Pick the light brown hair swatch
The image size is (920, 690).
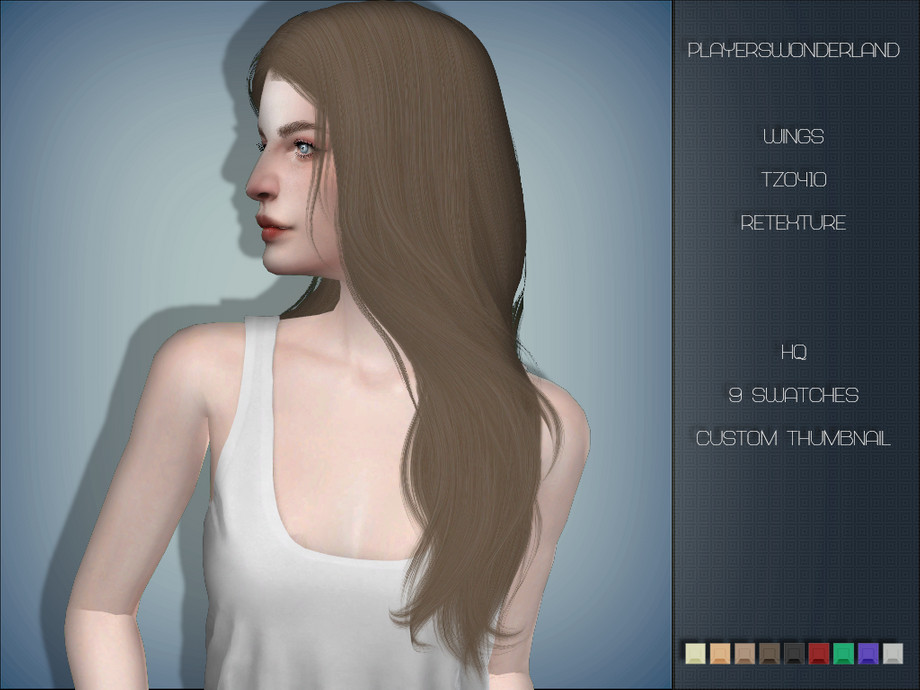744,653
